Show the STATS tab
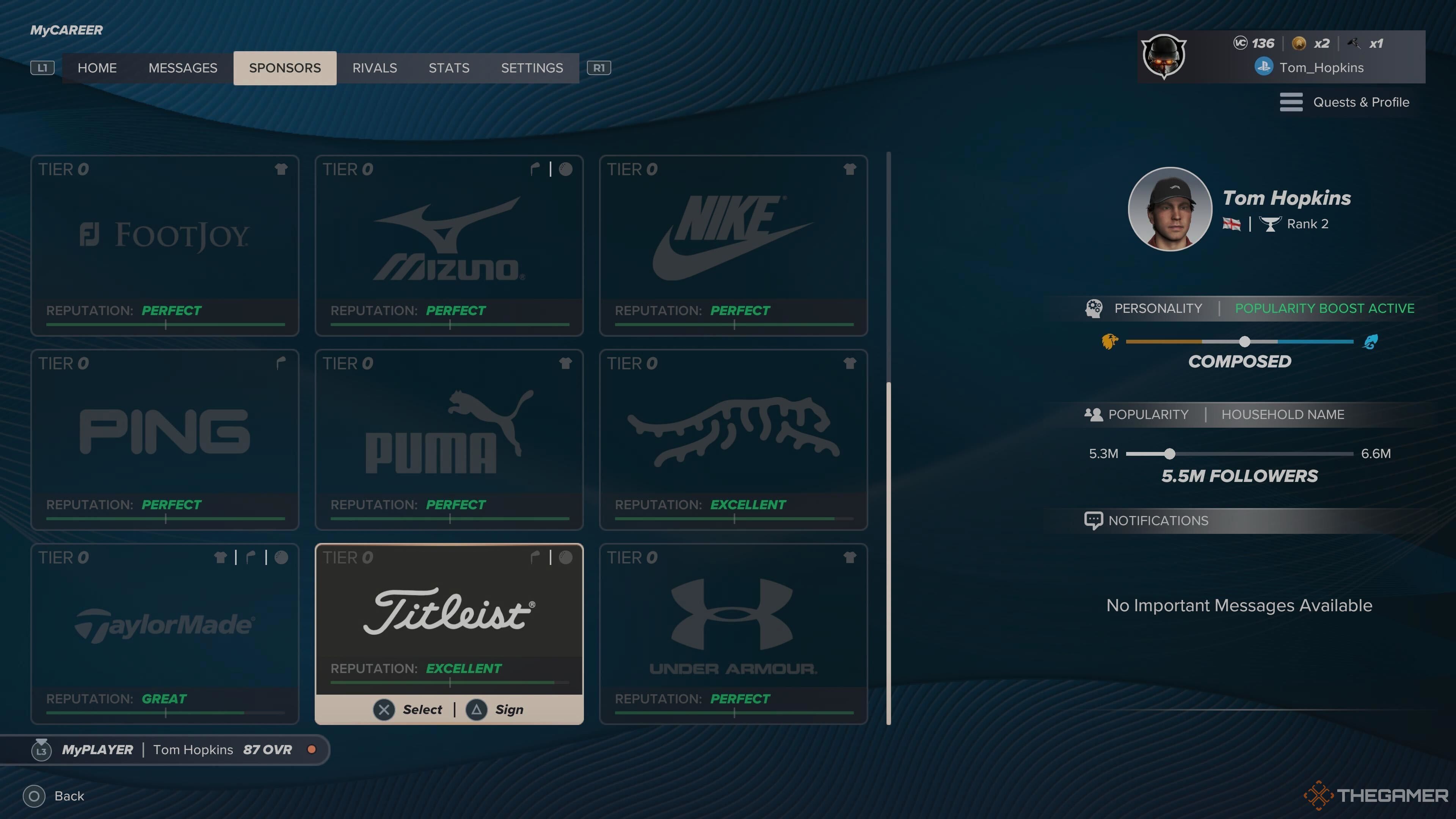Image resolution: width=1456 pixels, height=819 pixels. 449,68
